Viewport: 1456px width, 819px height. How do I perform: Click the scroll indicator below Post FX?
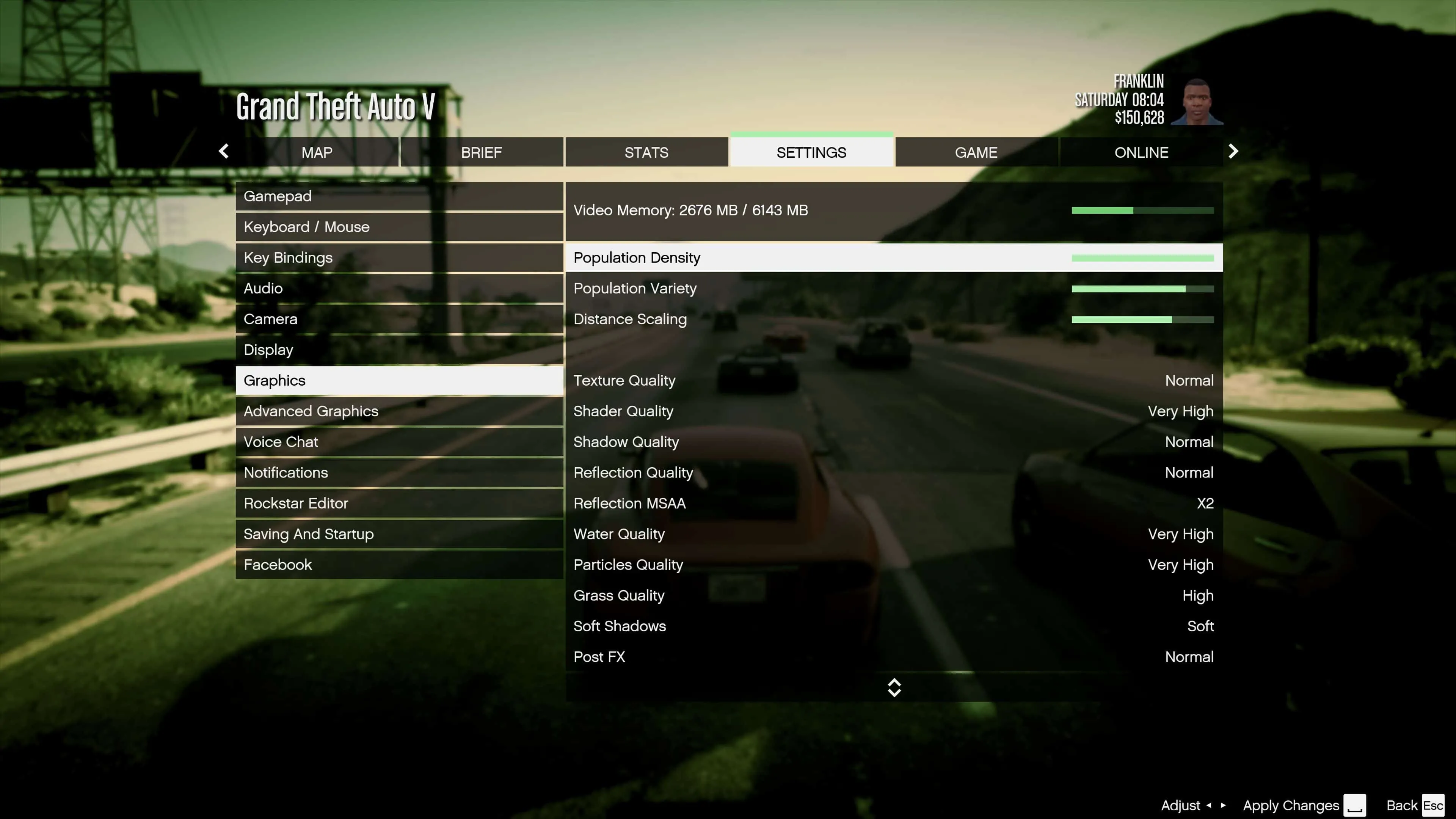coord(895,687)
